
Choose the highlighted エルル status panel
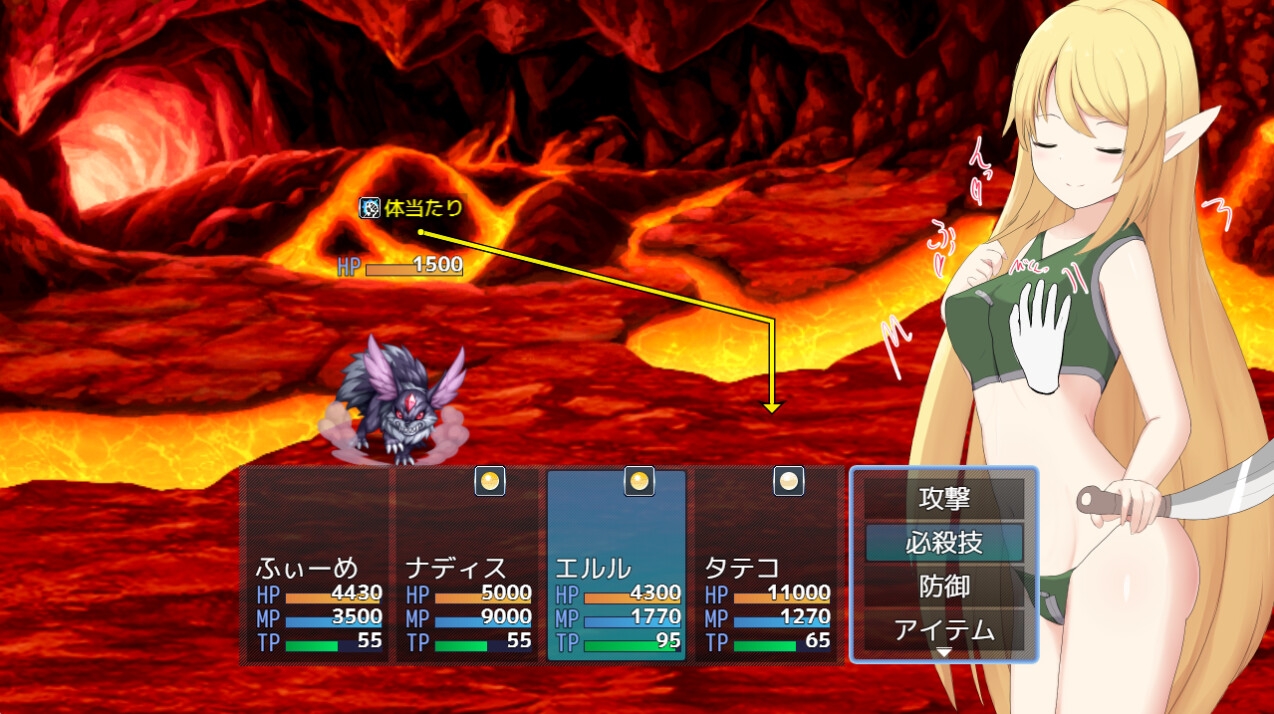(616, 565)
